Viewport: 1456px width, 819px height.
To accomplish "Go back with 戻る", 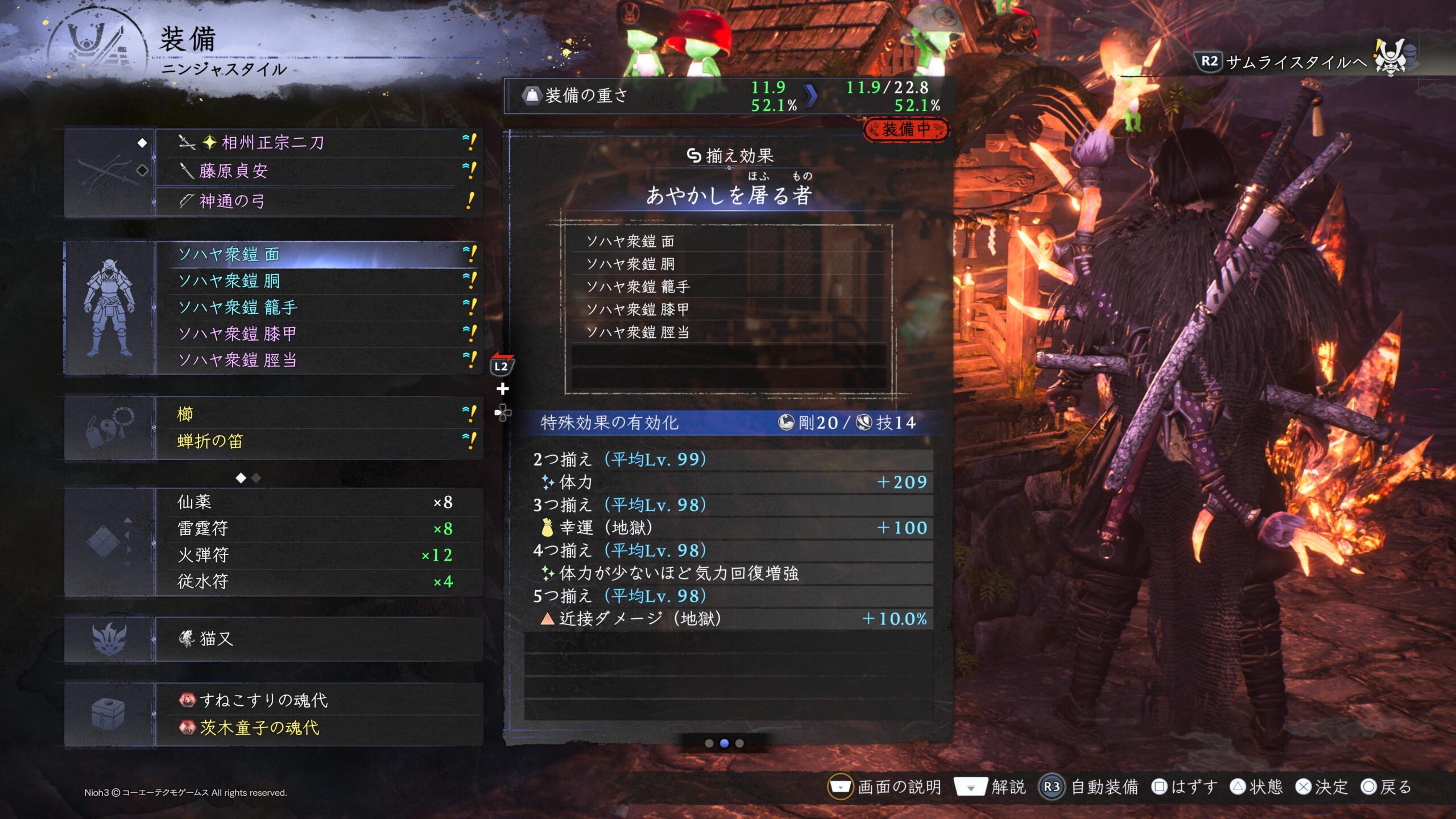I will coord(1387,787).
